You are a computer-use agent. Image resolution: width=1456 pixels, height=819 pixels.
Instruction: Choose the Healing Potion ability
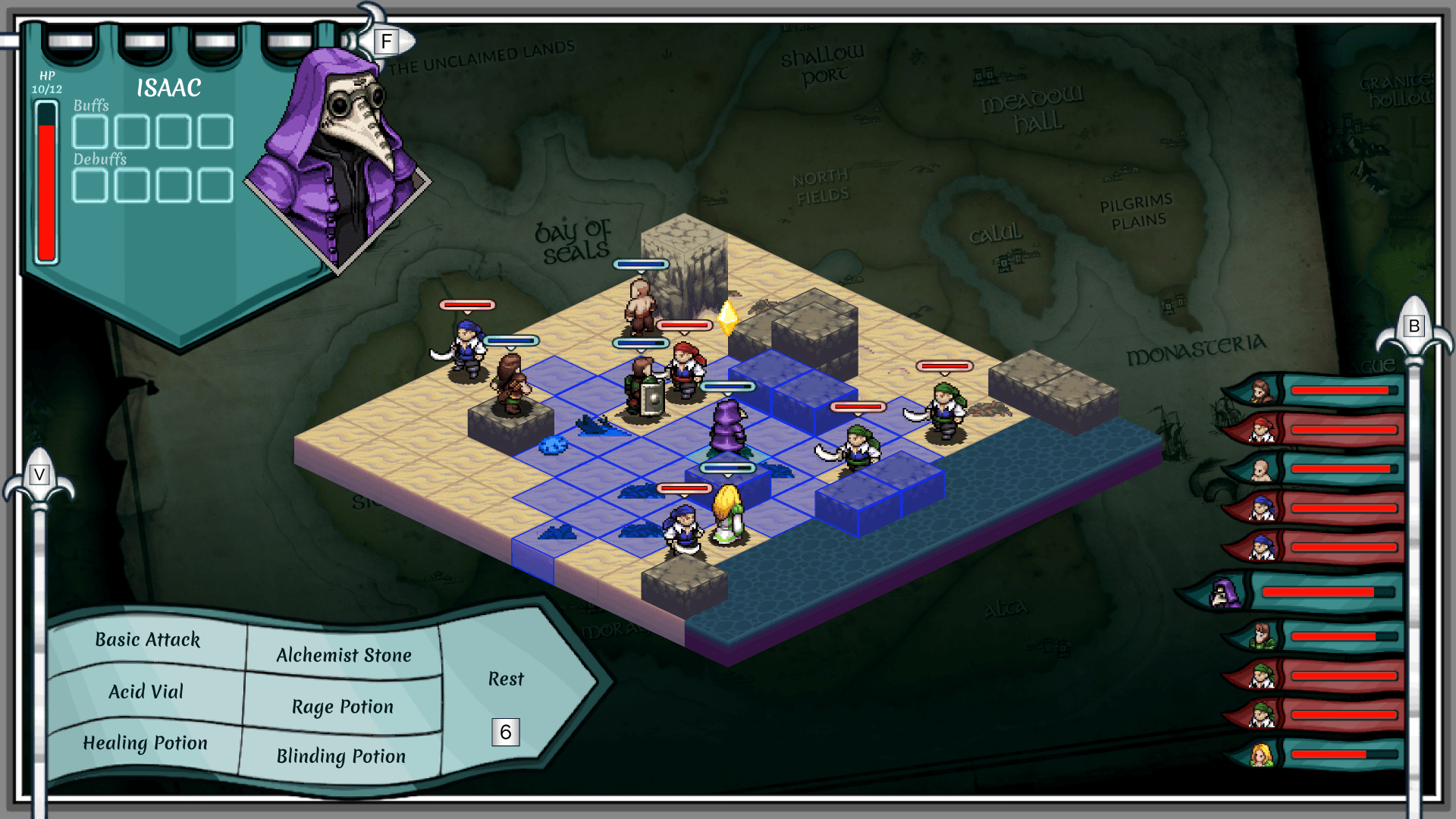pyautogui.click(x=145, y=743)
